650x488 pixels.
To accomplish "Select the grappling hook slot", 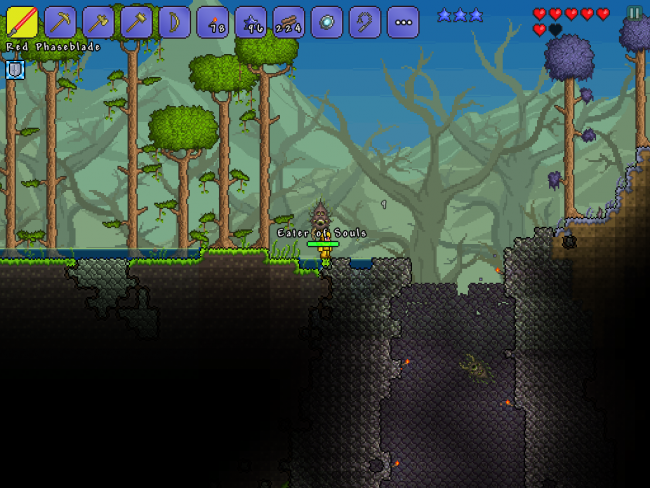I will click(364, 22).
